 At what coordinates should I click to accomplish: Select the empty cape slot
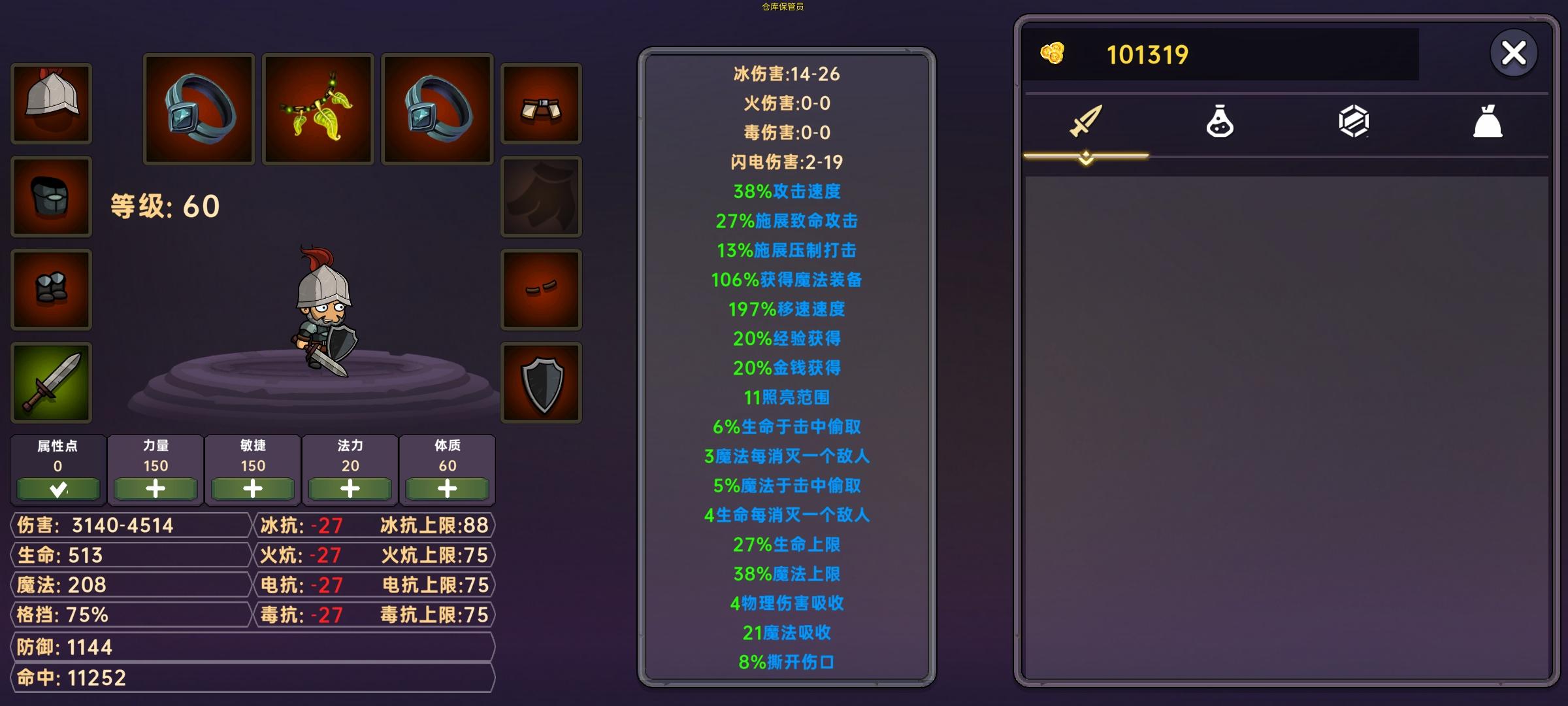coord(540,197)
